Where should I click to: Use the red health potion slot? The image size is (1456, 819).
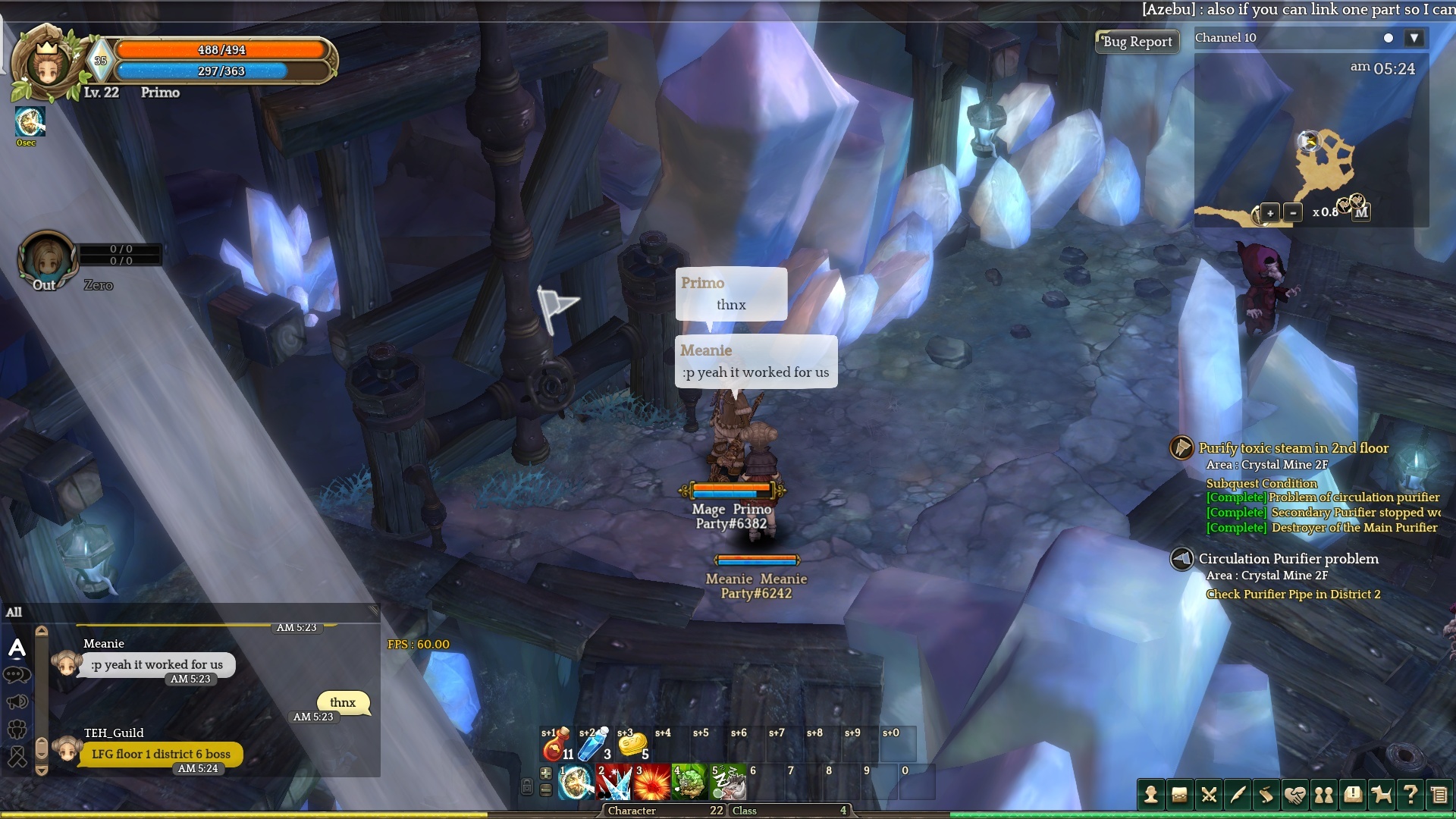(556, 745)
